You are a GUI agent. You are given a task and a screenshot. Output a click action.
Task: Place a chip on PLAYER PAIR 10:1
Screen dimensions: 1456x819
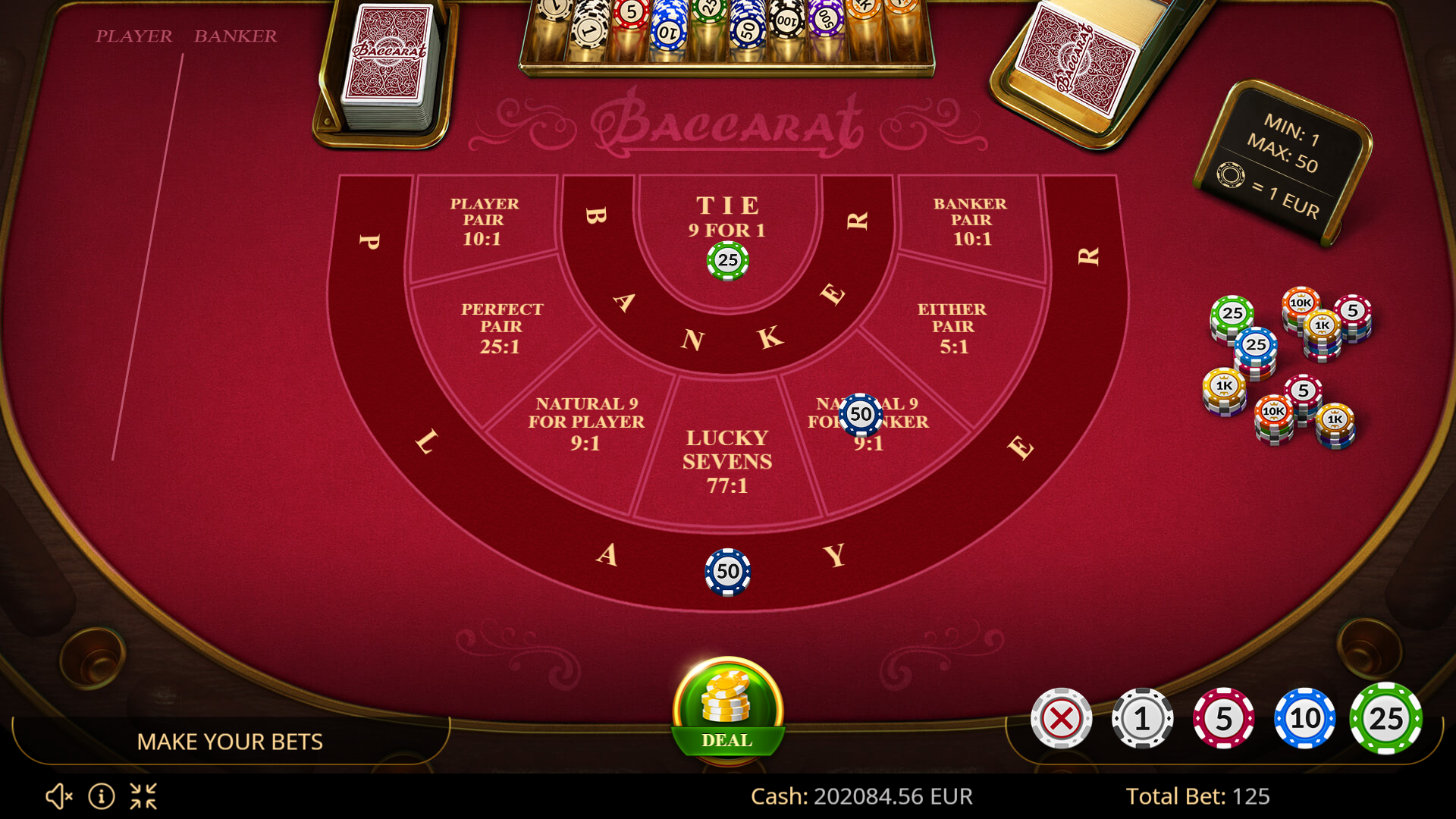pos(485,220)
